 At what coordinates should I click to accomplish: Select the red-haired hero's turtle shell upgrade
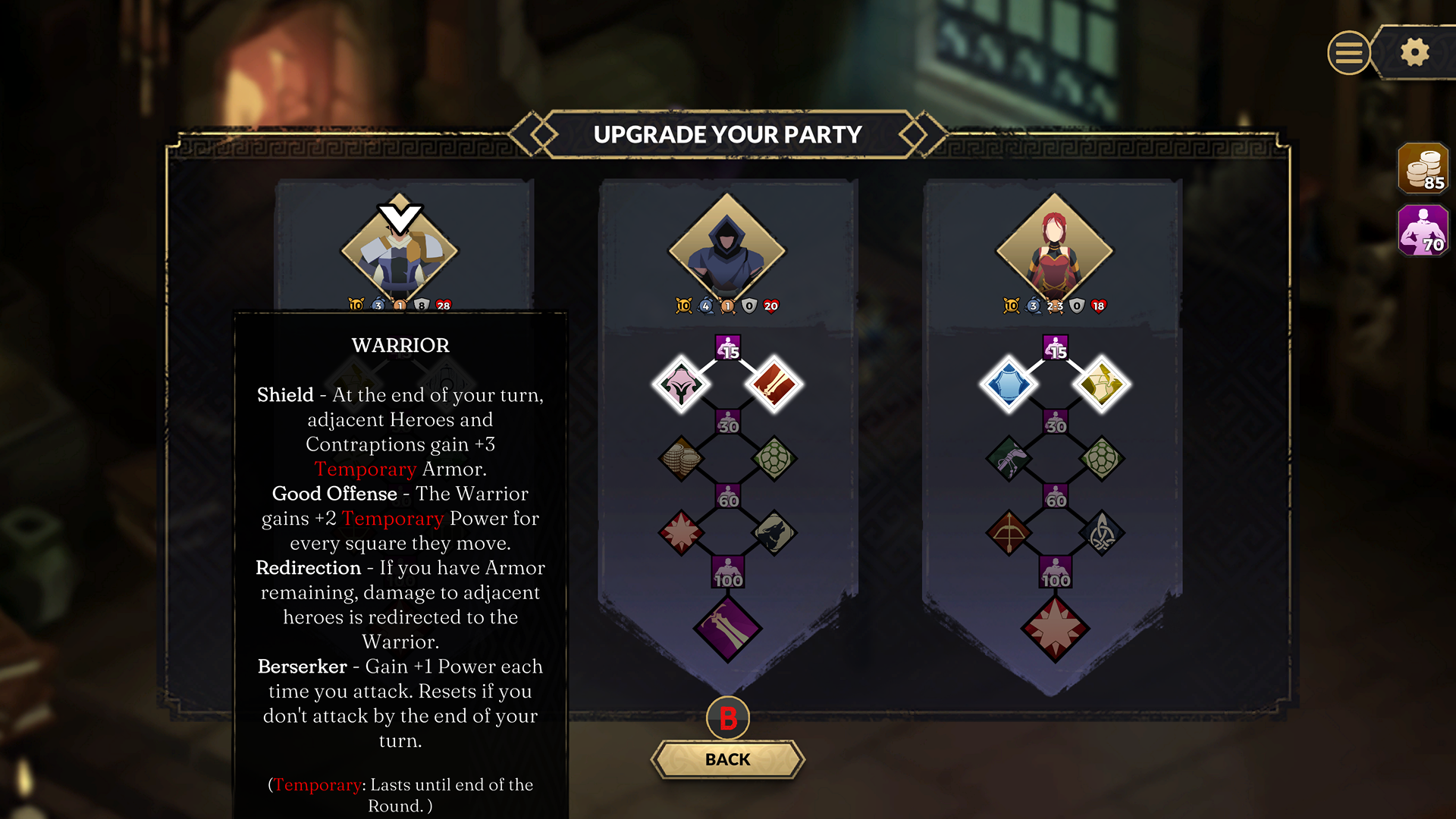[x=1101, y=458]
